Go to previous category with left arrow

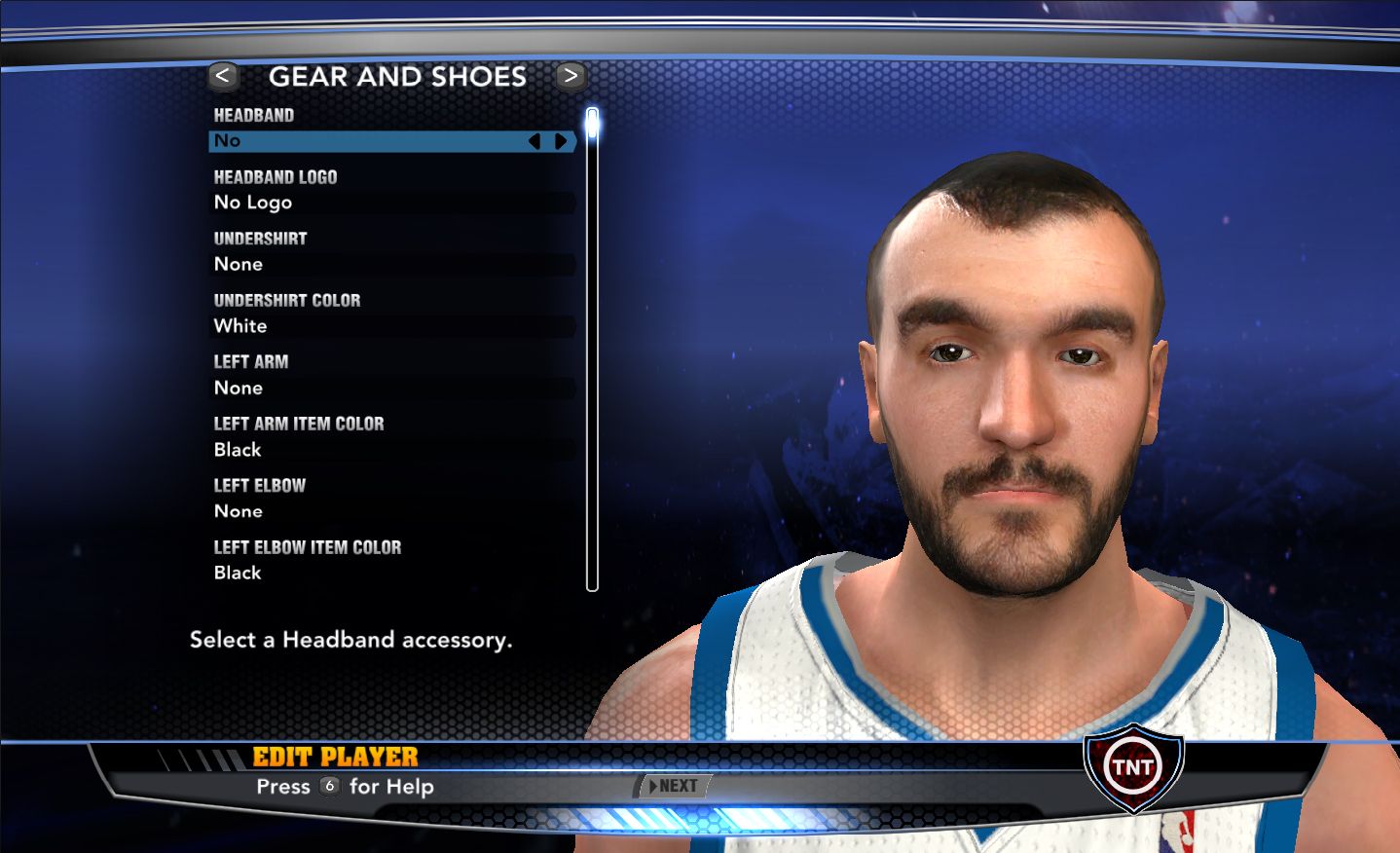[223, 76]
